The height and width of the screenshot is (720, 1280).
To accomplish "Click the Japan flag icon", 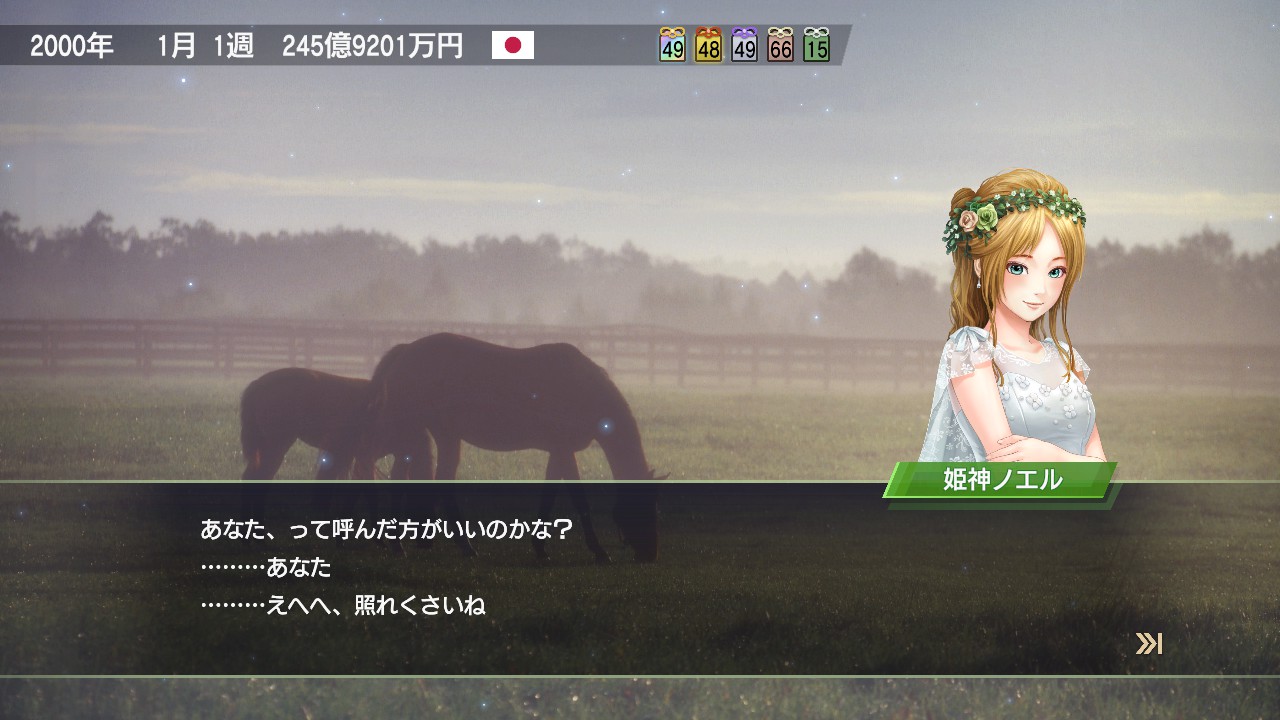I will point(513,45).
